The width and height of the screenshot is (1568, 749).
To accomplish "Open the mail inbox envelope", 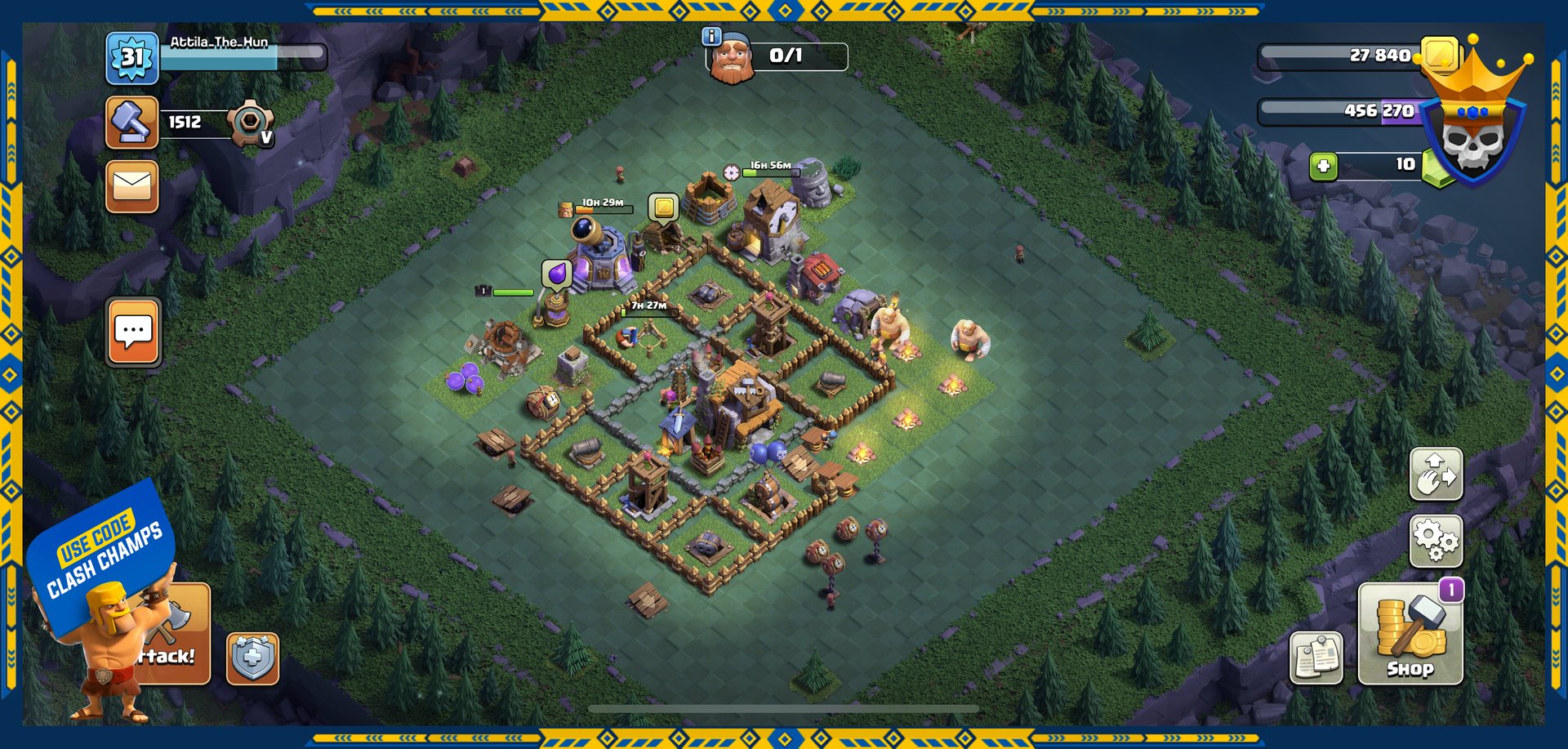I will [131, 186].
